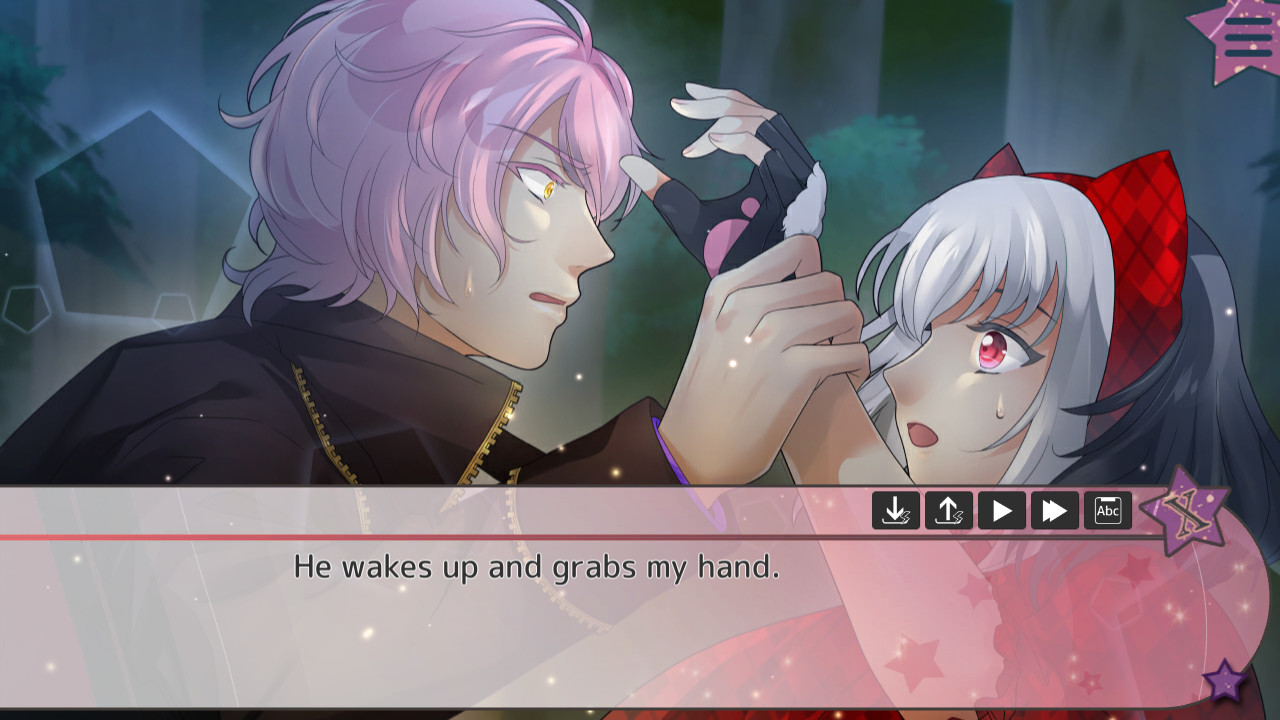Select the fast-forward skip icon
Viewport: 1280px width, 720px height.
point(1056,510)
